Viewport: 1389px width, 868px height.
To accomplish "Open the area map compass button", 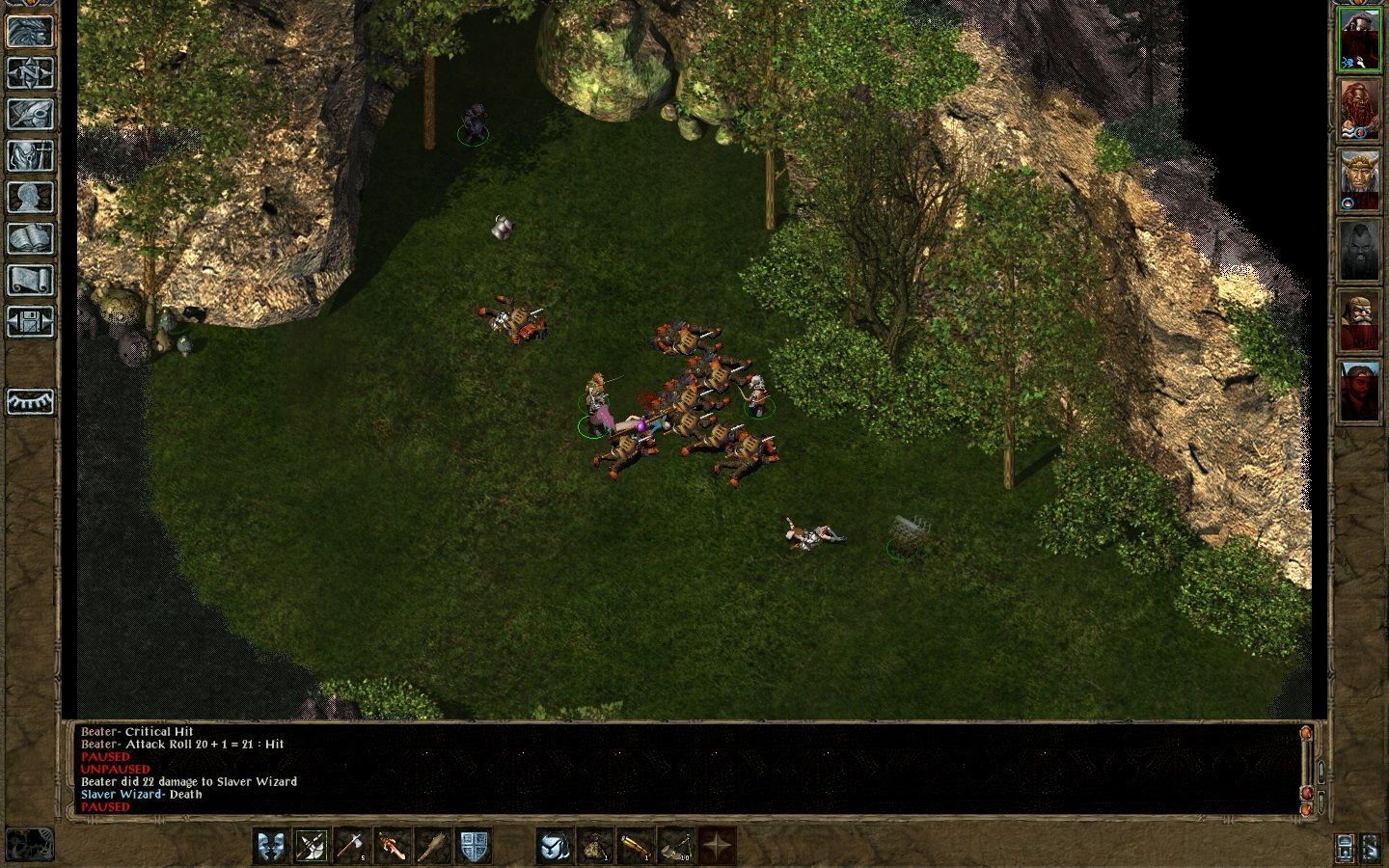I will click(x=30, y=72).
